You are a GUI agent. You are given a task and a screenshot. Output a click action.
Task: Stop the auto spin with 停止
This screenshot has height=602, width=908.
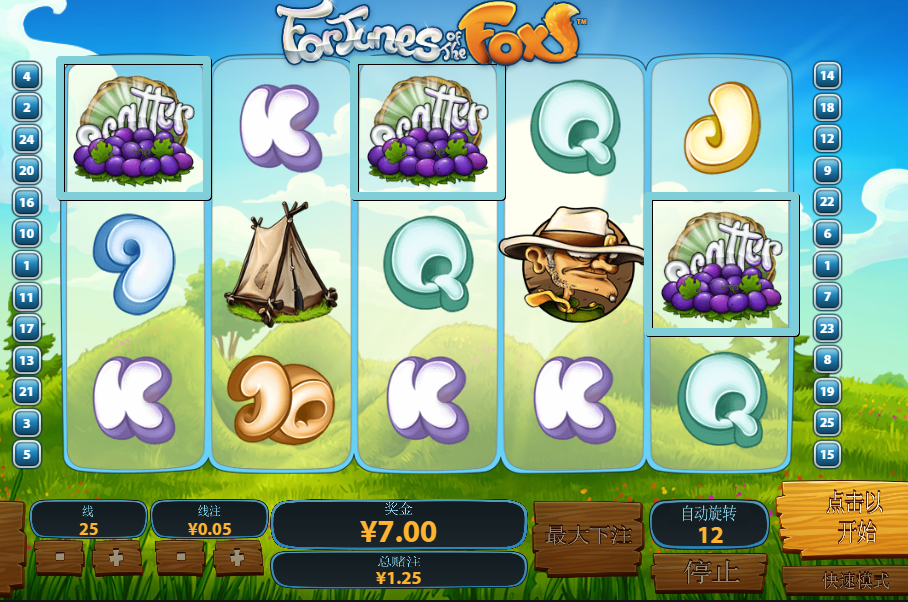[710, 572]
